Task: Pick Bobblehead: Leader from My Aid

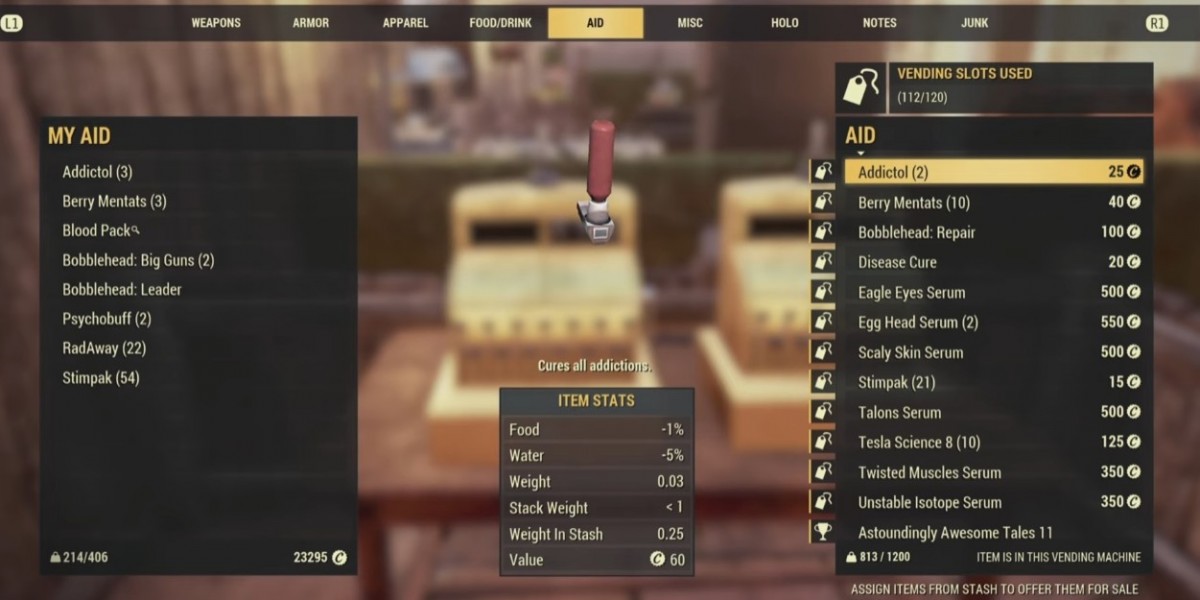Action: pos(122,289)
